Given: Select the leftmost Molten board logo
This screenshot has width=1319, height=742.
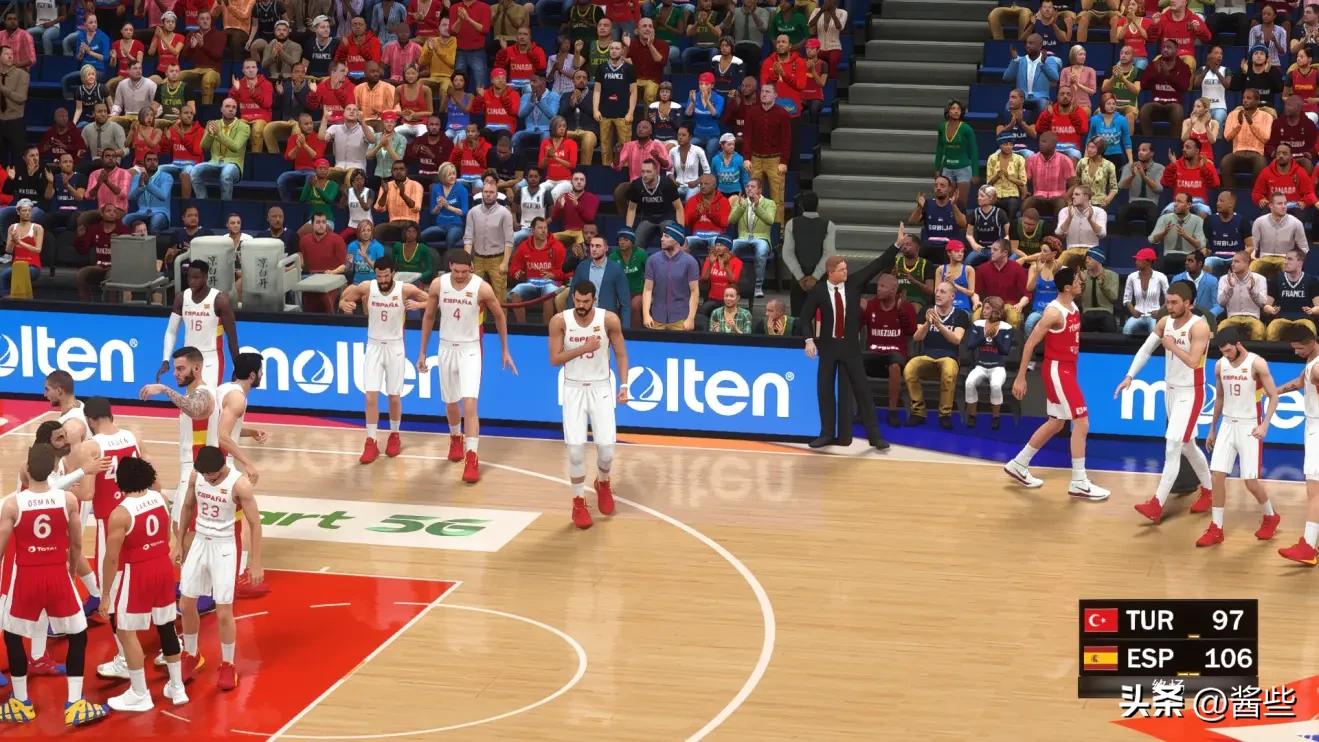Looking at the screenshot, I should point(67,355).
